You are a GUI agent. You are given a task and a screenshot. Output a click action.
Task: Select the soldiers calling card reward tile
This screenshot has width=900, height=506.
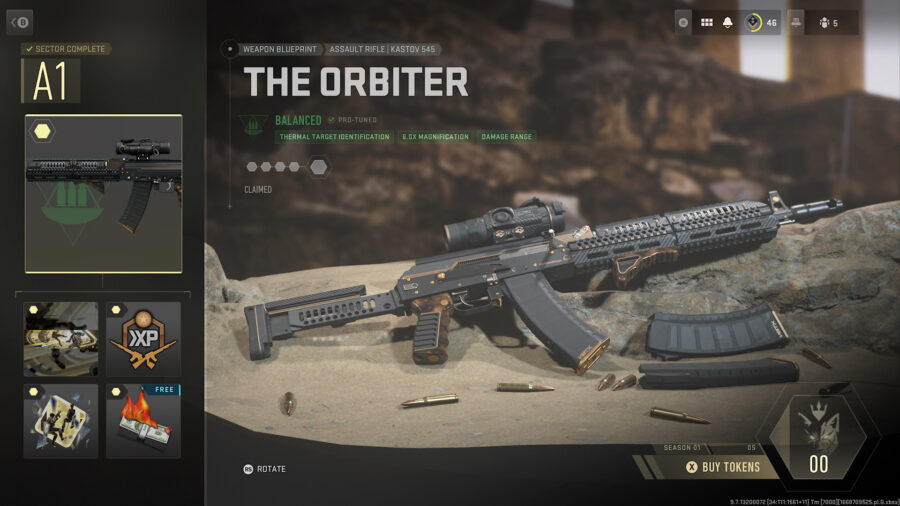click(x=61, y=339)
